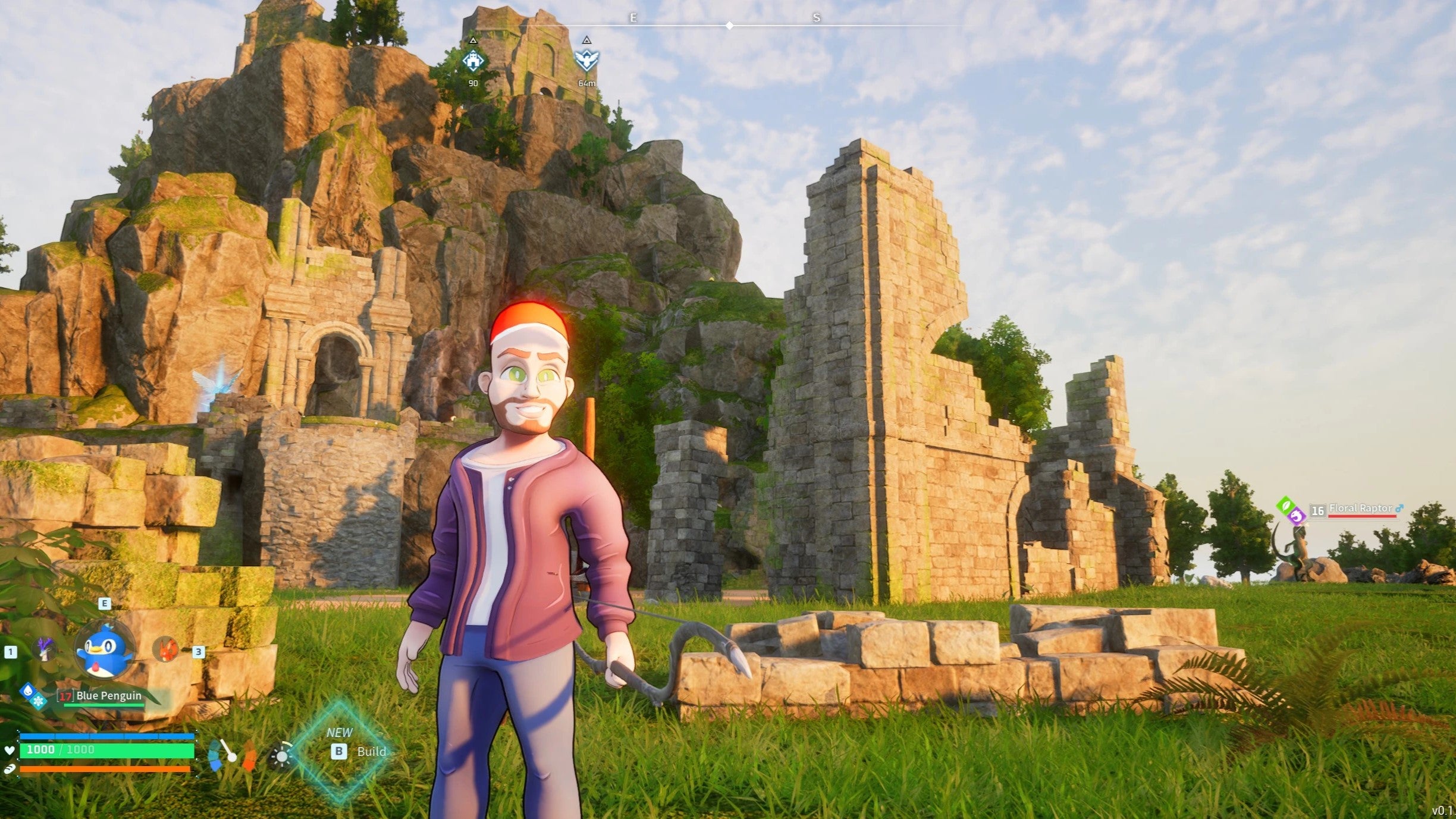Viewport: 1456px width, 819px height.
Task: Select the Blue Penguin party portrait
Action: click(105, 650)
